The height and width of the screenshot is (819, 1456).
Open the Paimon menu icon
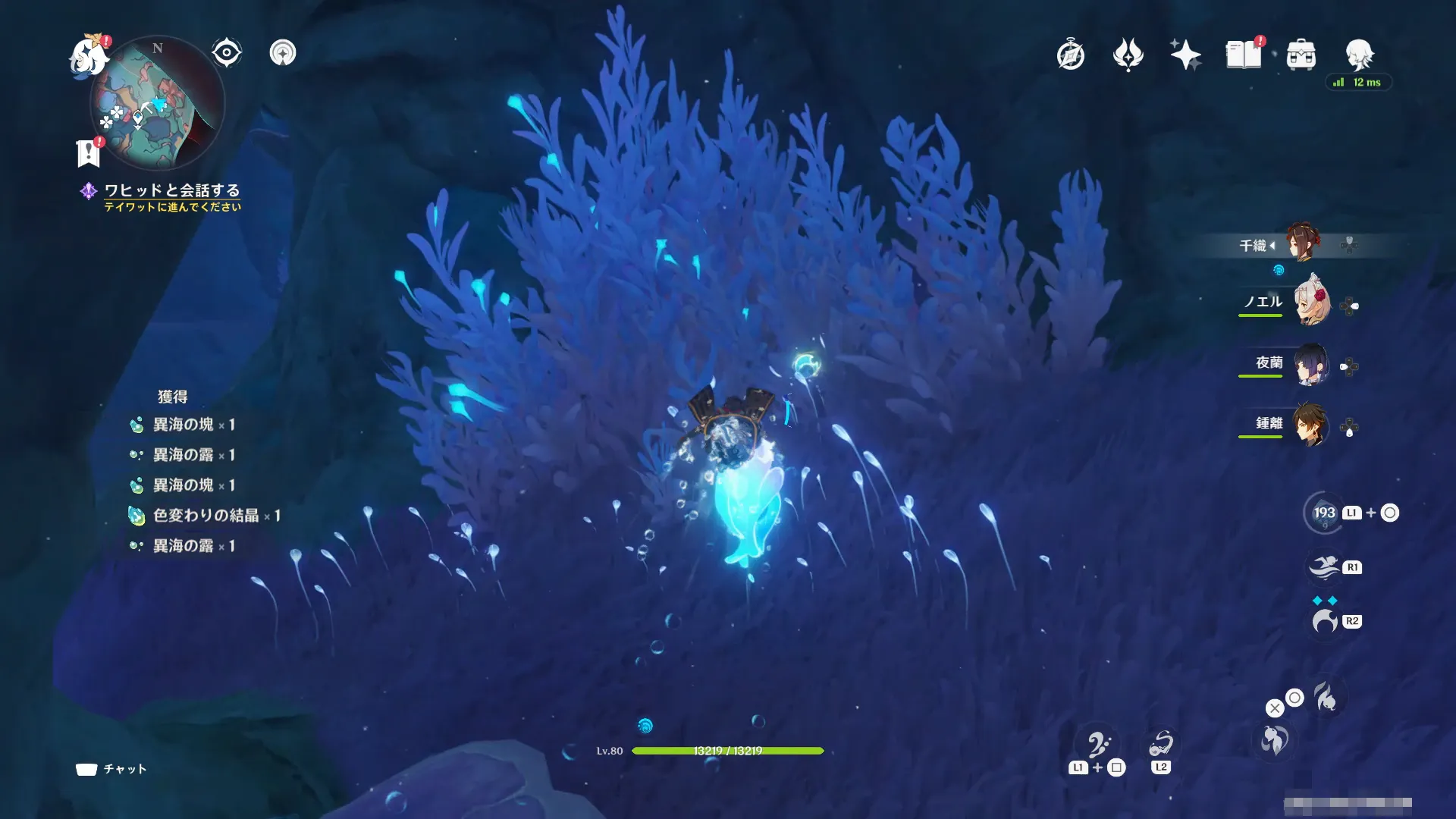[x=89, y=56]
